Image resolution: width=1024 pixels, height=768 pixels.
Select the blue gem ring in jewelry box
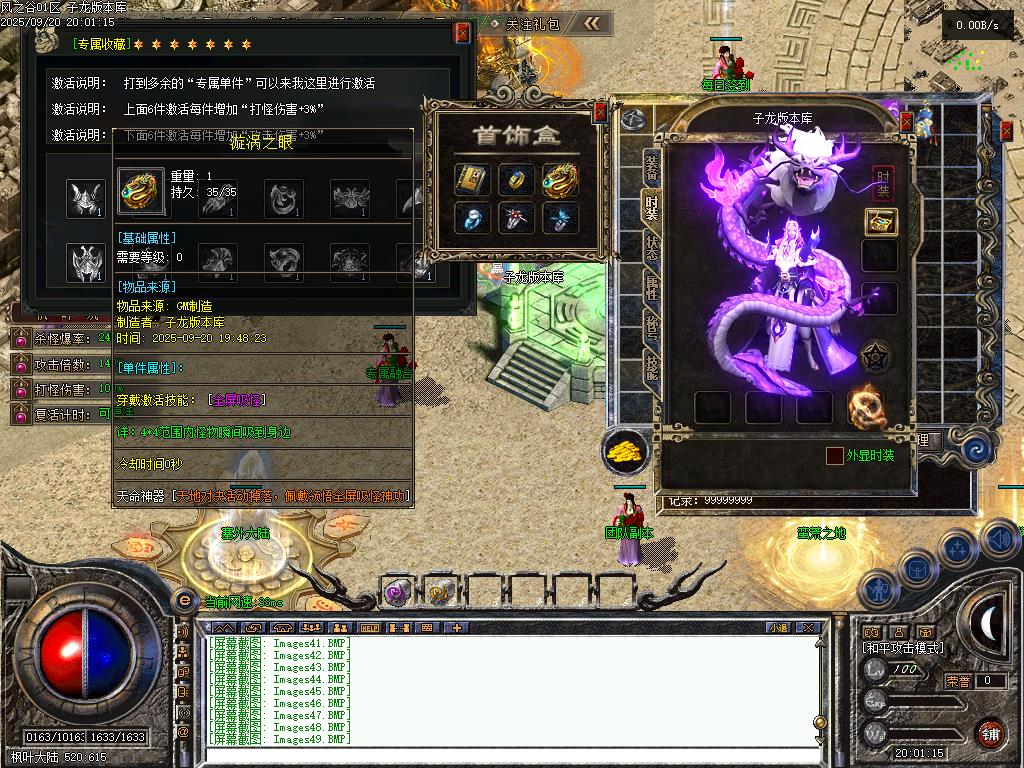[471, 218]
